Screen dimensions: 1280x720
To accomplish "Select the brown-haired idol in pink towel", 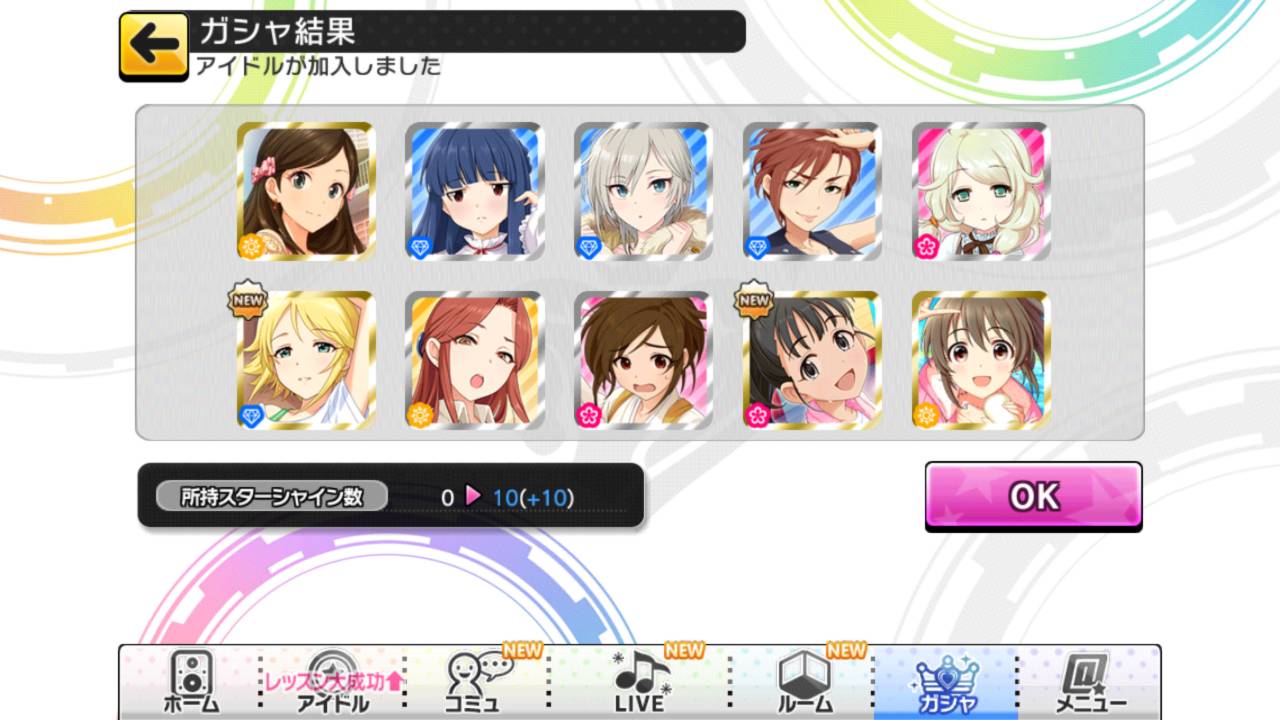I will click(x=982, y=360).
